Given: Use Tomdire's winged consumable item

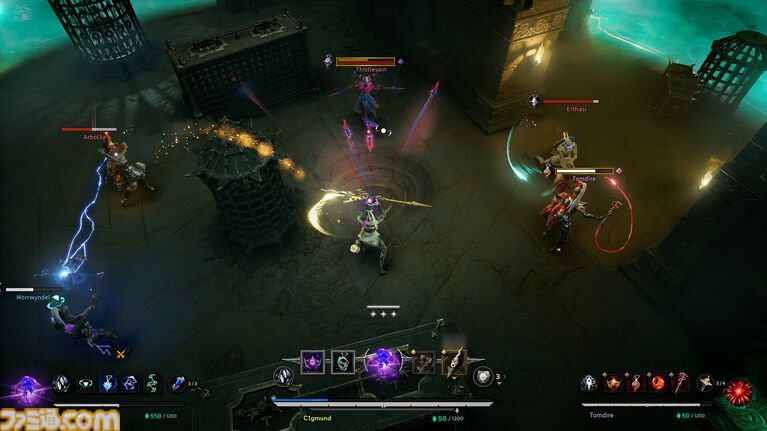Looking at the screenshot, I should 708,383.
